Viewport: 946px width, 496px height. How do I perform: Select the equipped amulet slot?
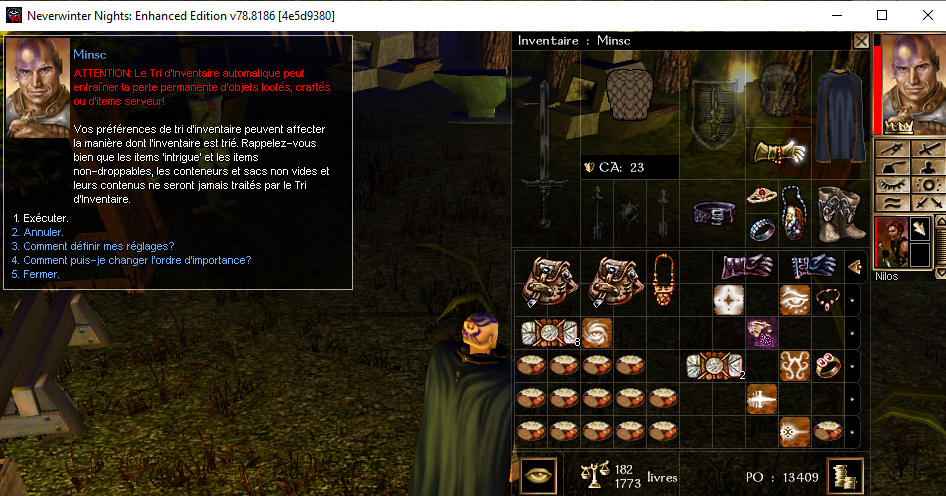pos(794,212)
